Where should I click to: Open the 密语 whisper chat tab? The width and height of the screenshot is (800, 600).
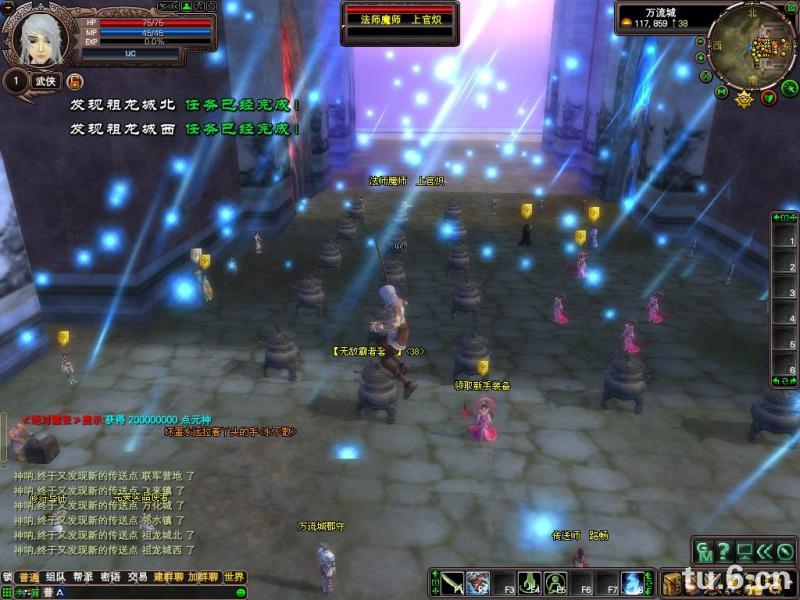109,577
